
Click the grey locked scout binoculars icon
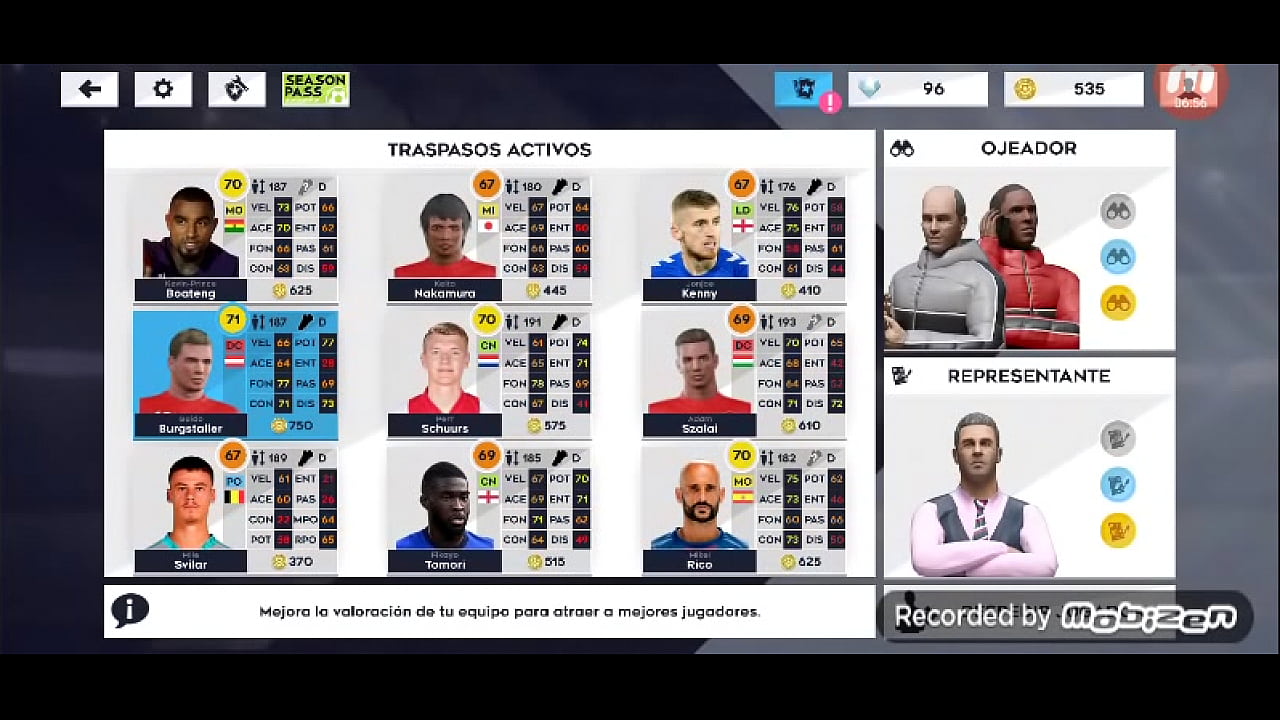1119,212
